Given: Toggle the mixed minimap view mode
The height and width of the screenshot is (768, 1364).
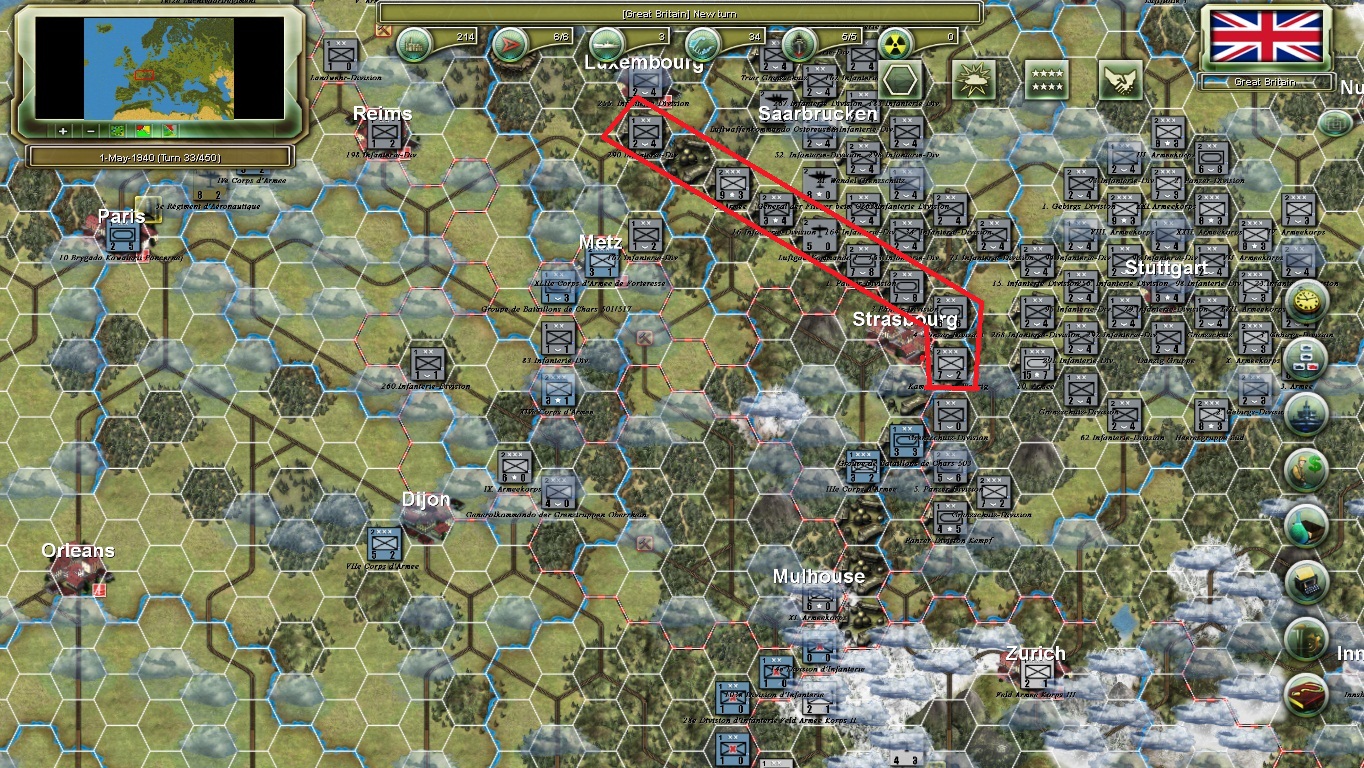Looking at the screenshot, I should click(x=169, y=131).
